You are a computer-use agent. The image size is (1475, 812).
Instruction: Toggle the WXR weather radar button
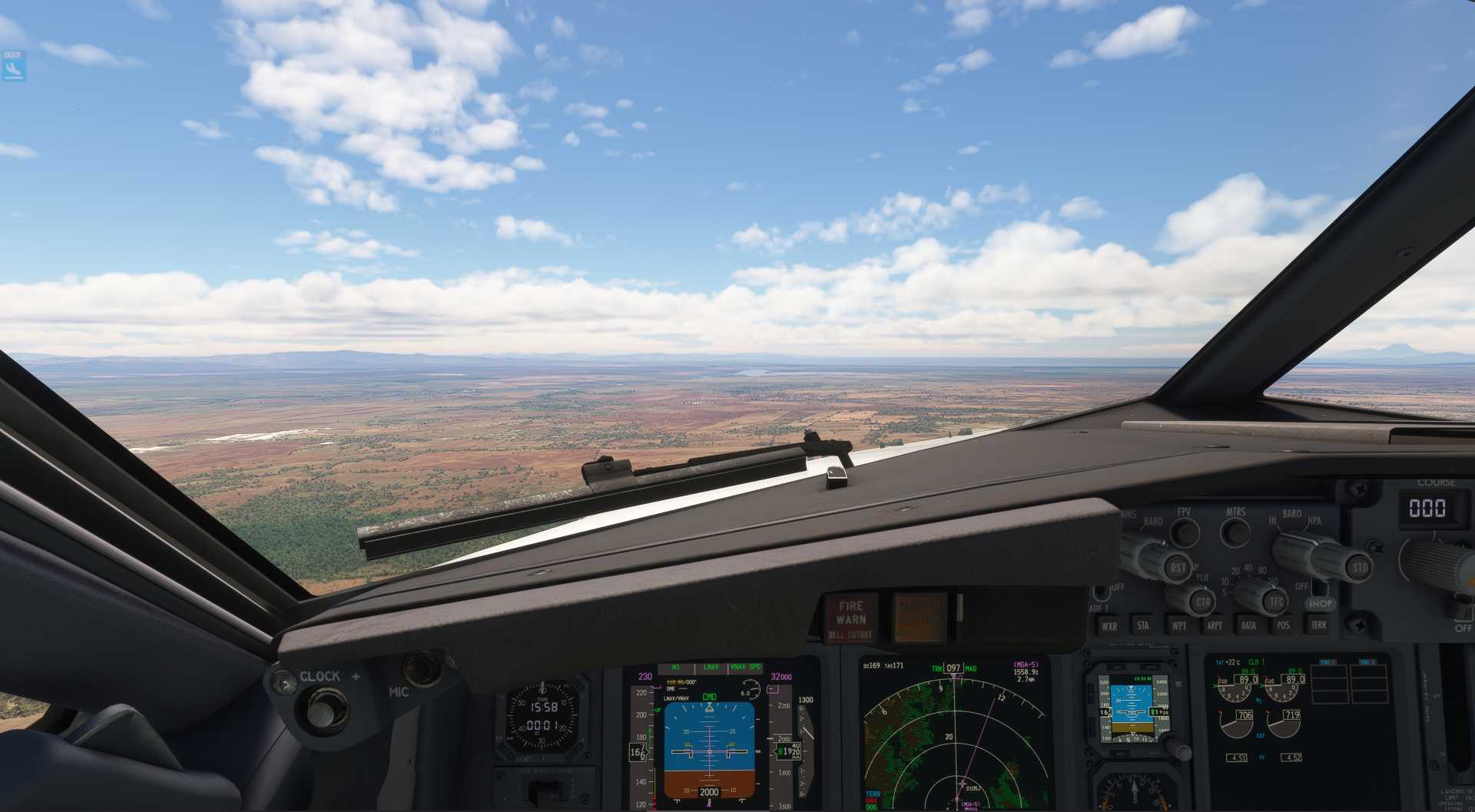[1109, 626]
